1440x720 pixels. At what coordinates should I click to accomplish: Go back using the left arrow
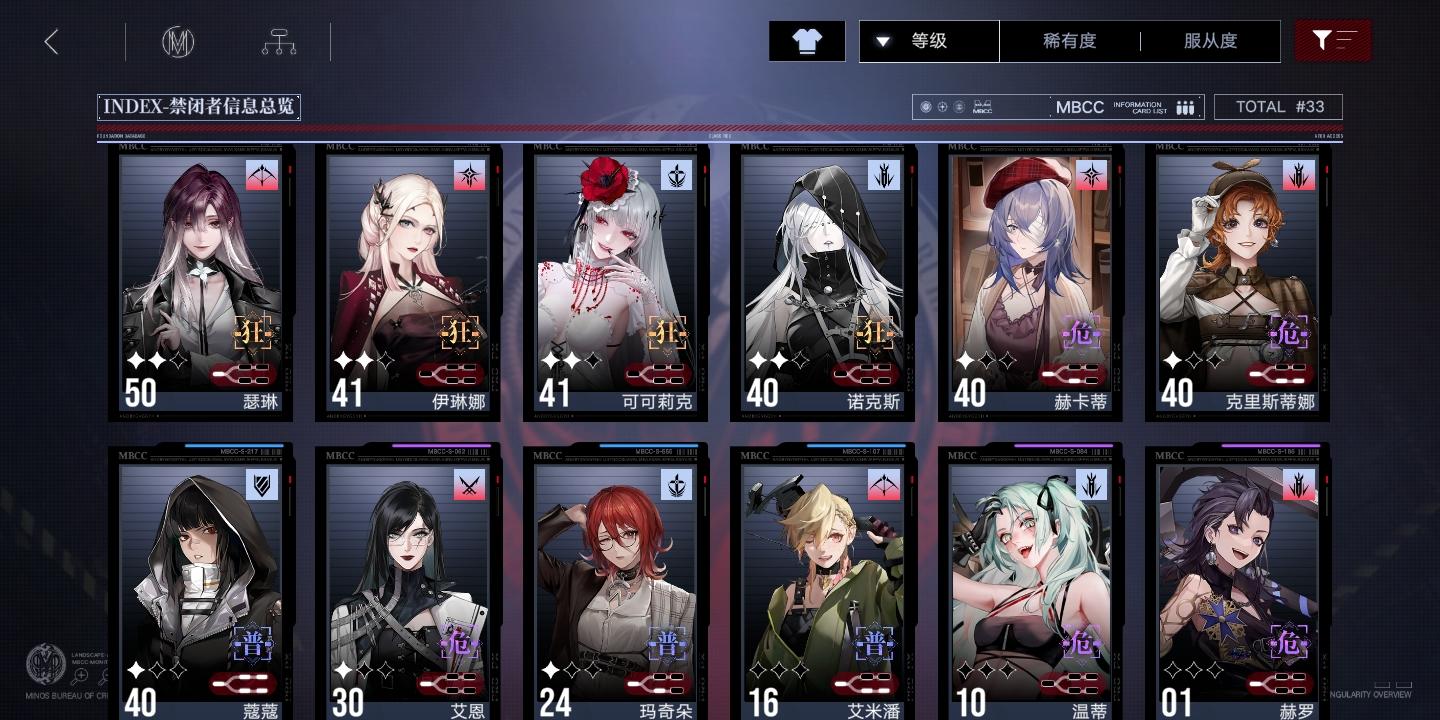pos(51,41)
